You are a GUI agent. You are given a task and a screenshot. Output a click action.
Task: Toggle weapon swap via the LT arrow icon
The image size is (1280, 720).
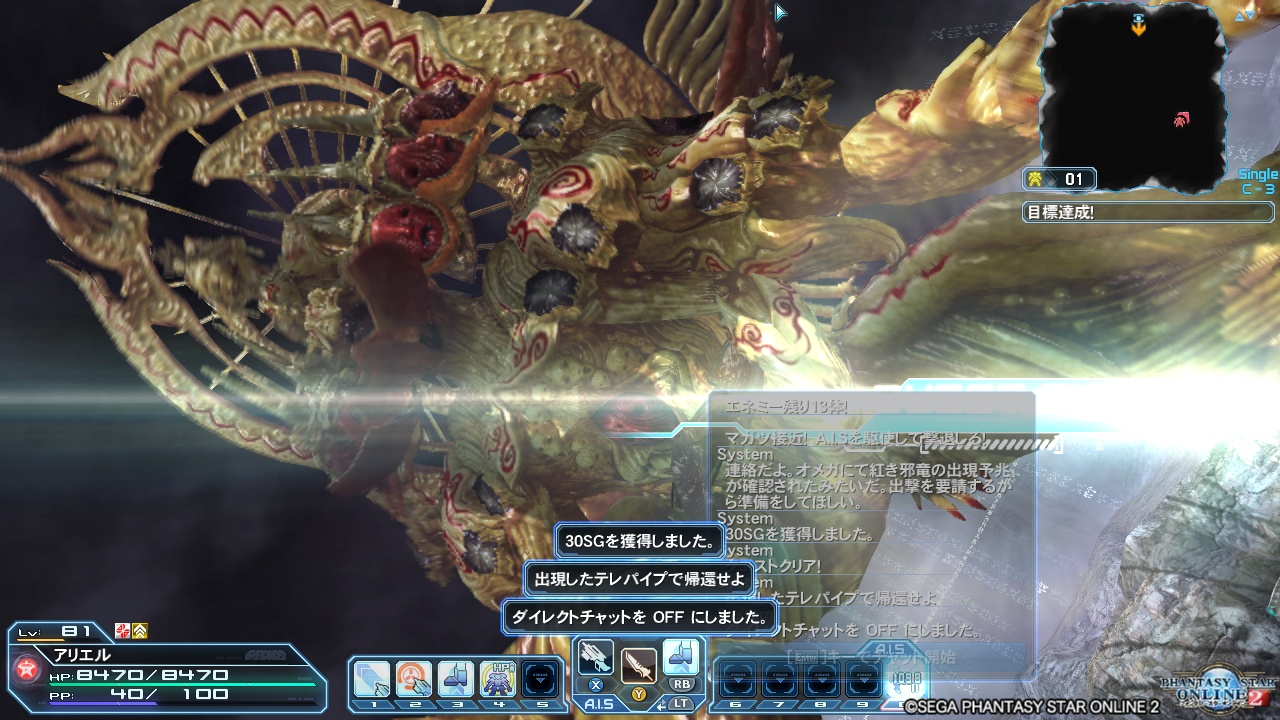point(661,704)
